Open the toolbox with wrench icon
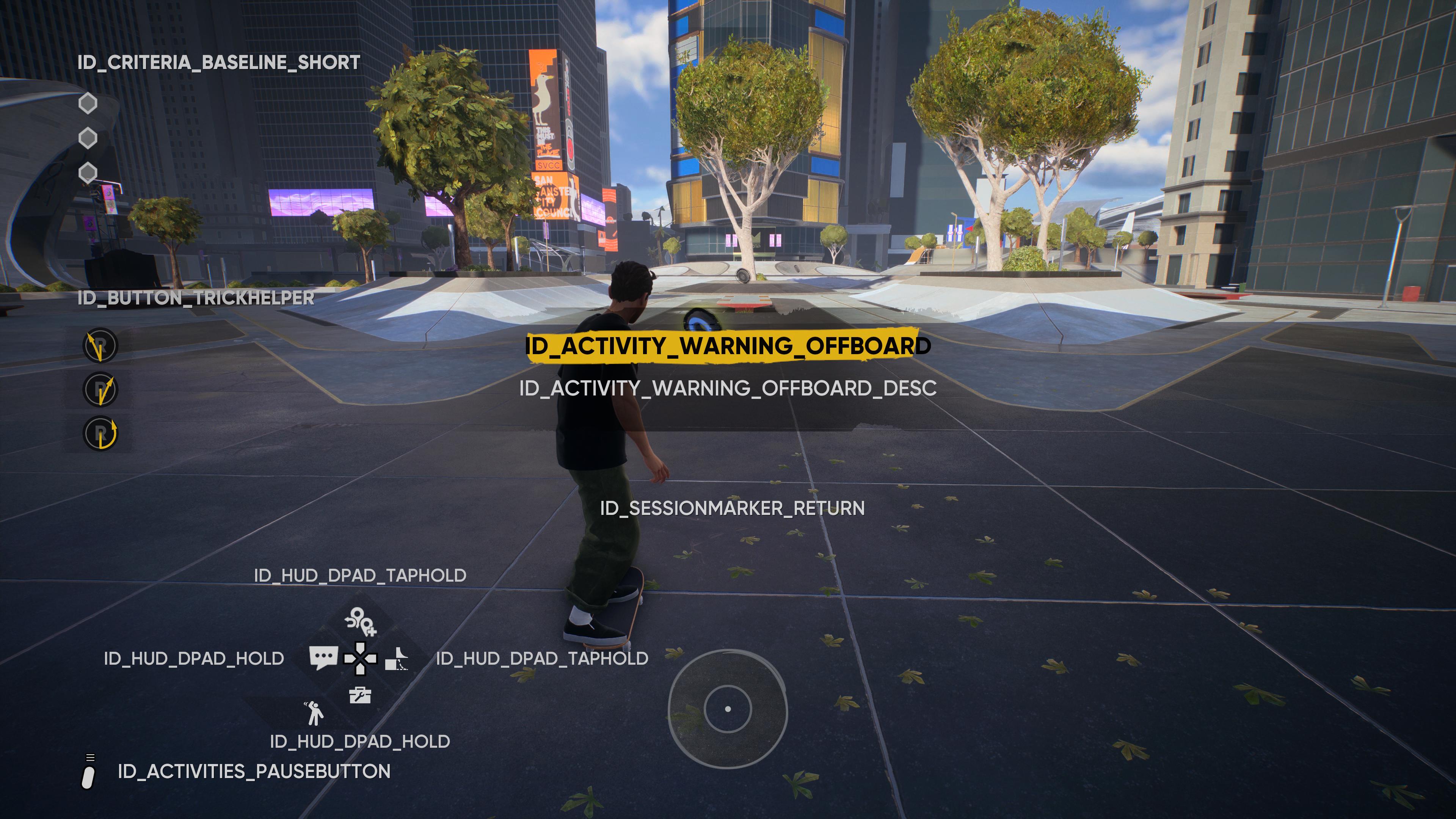The height and width of the screenshot is (819, 1456). click(360, 695)
